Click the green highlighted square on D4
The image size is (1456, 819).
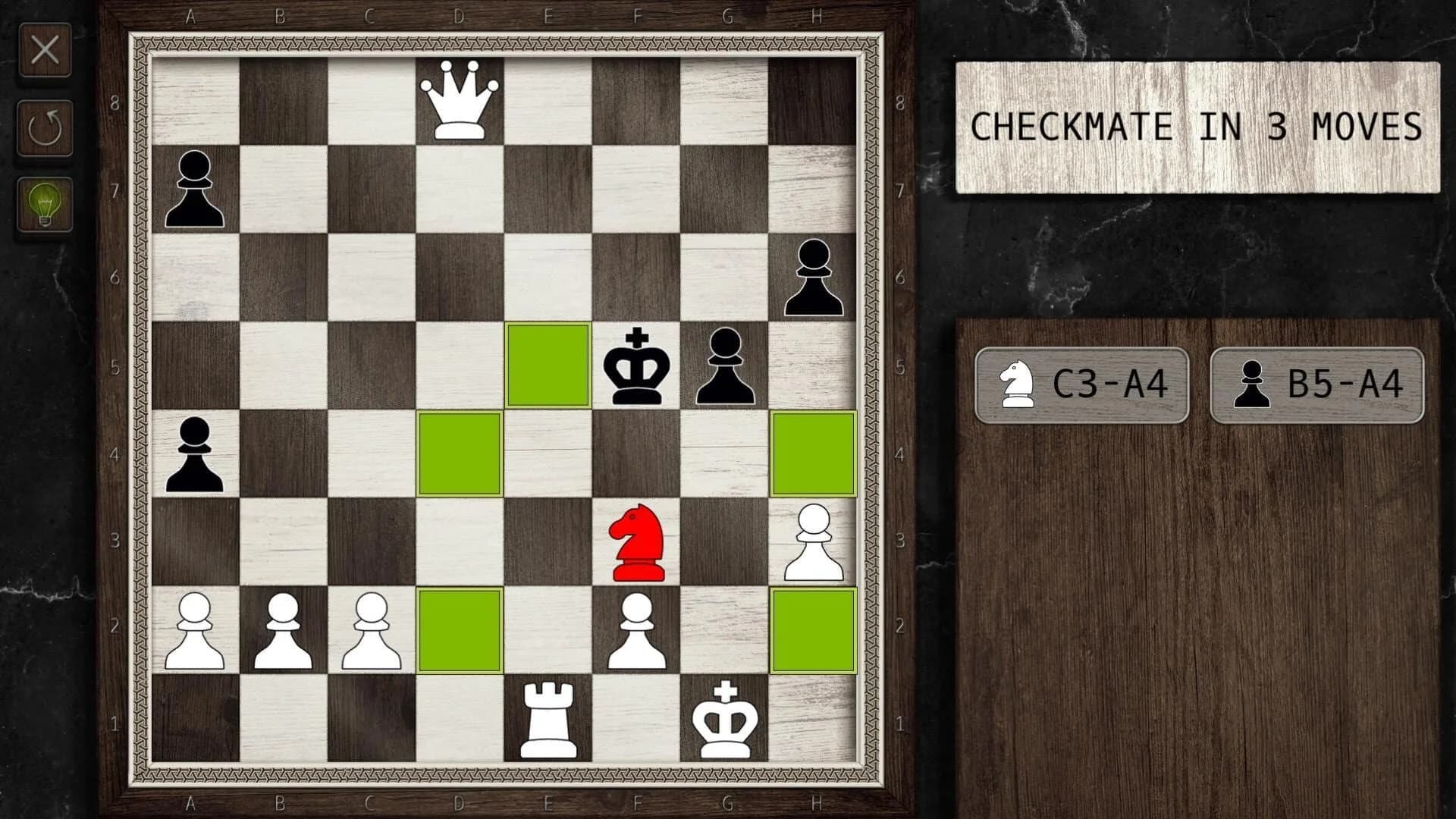pos(459,453)
